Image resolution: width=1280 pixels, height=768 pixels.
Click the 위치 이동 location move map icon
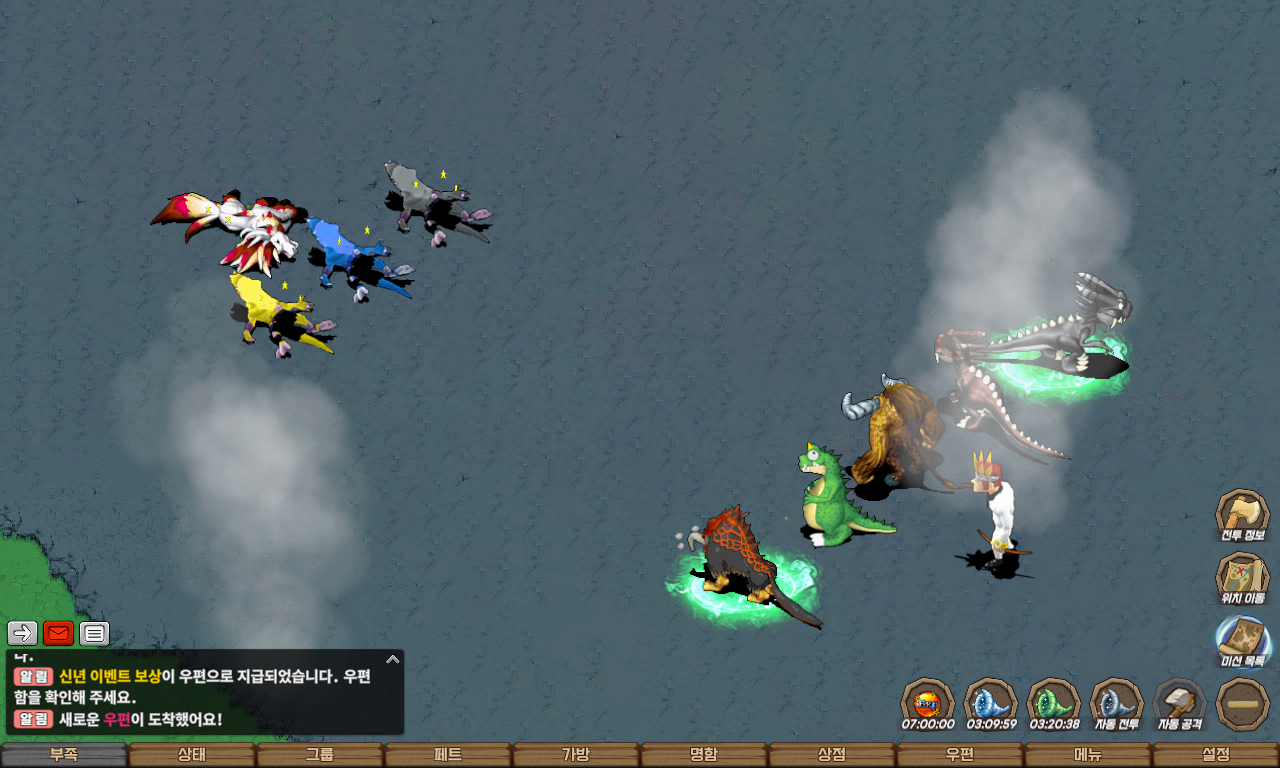1242,578
